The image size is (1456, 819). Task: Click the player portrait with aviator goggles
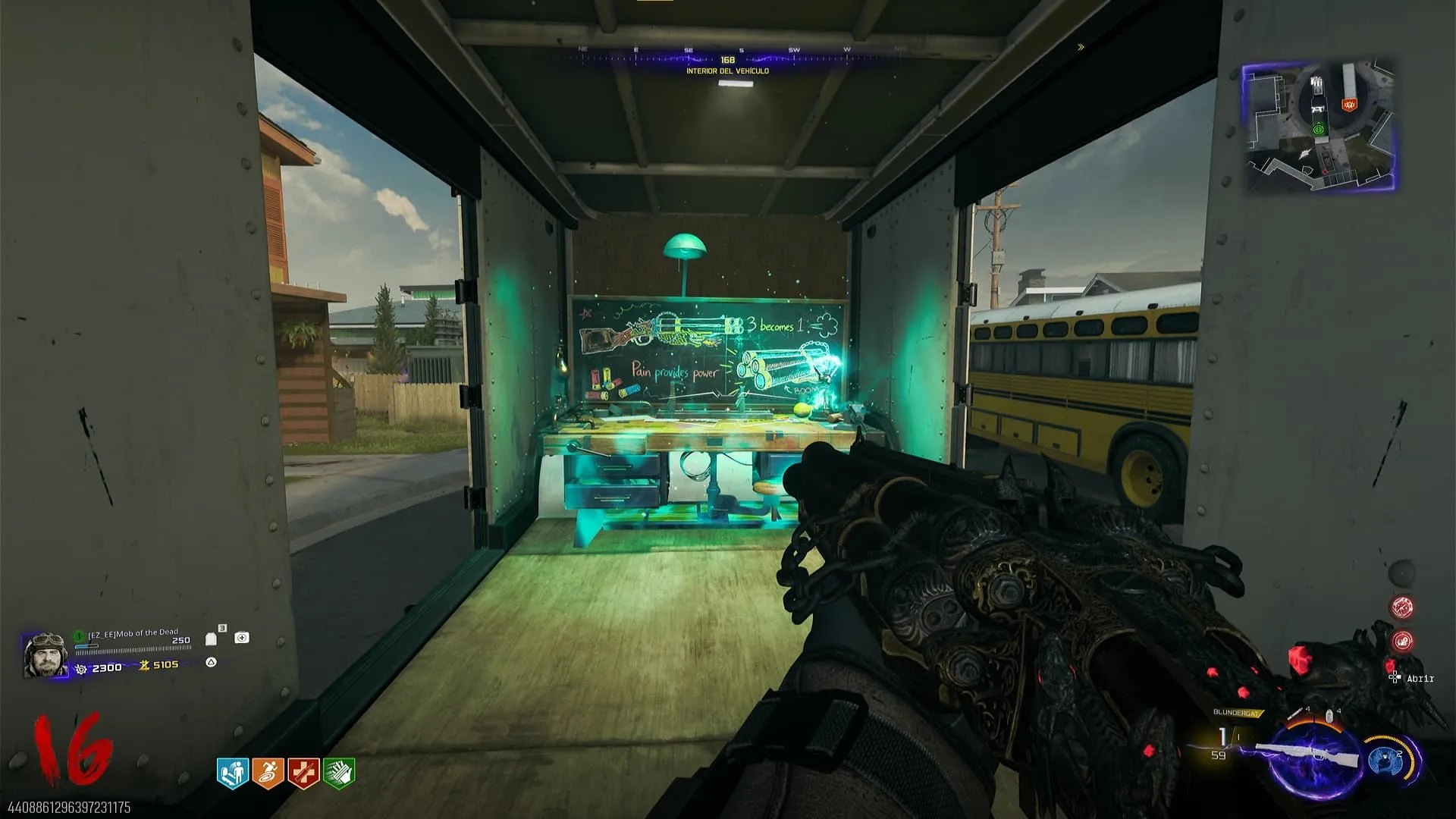point(45,654)
